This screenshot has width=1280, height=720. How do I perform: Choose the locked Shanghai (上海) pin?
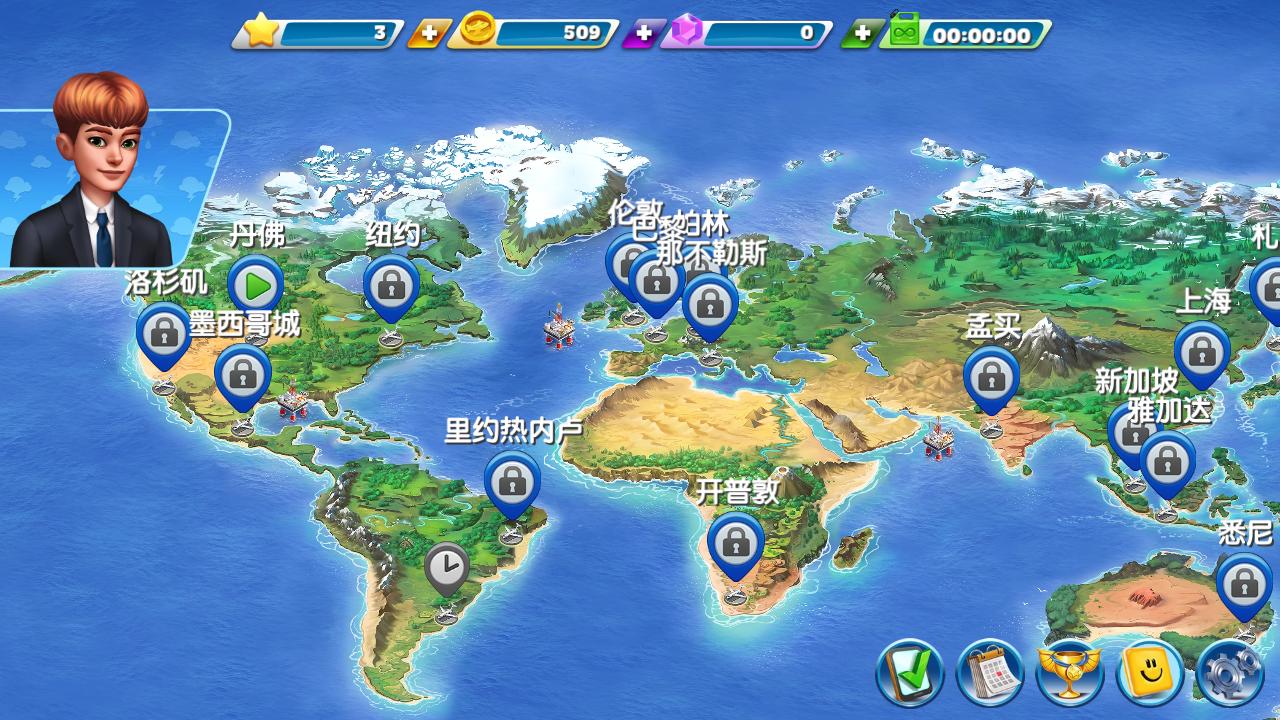click(x=1201, y=352)
